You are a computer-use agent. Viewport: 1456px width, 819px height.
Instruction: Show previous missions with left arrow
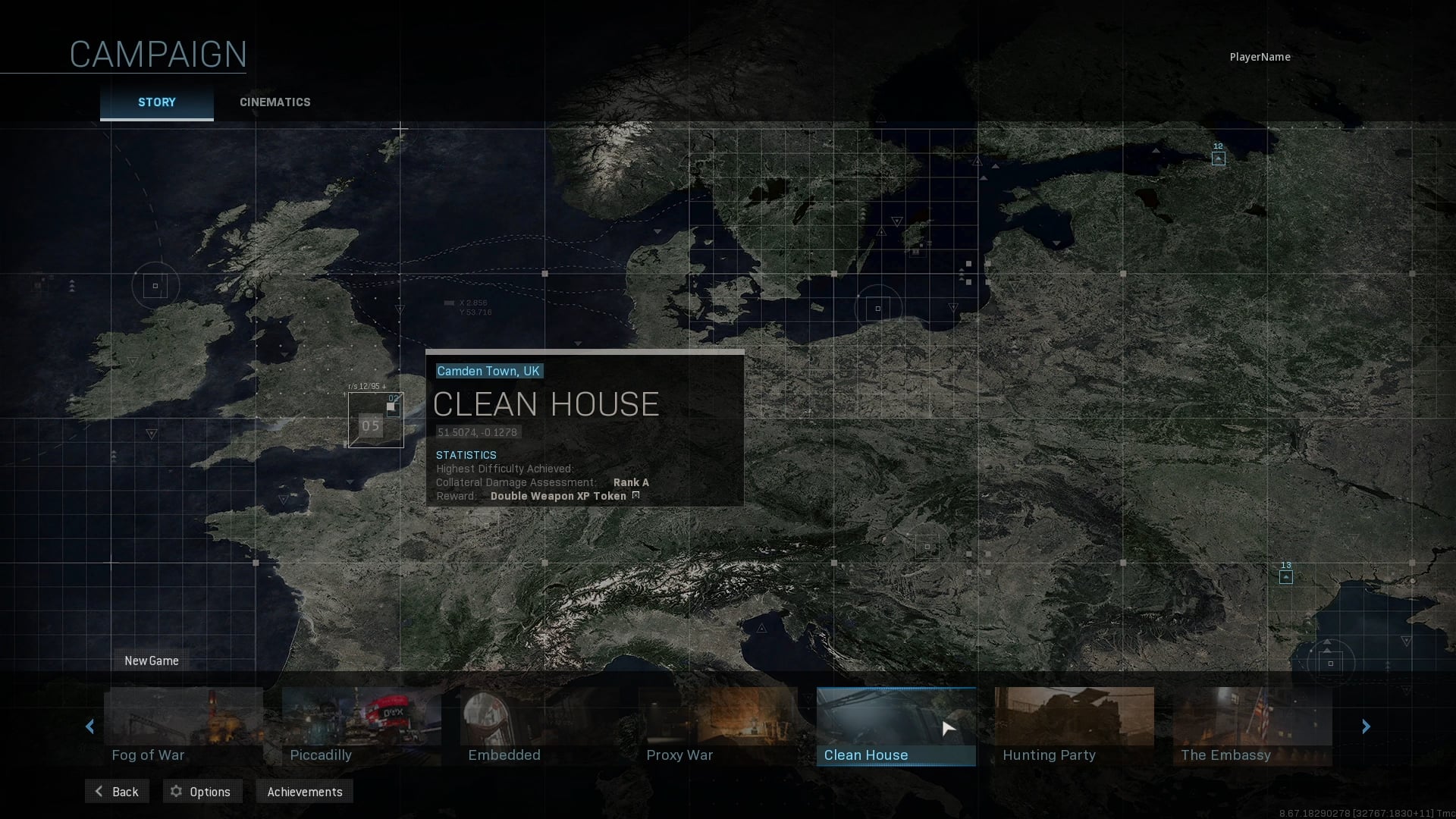[x=90, y=726]
